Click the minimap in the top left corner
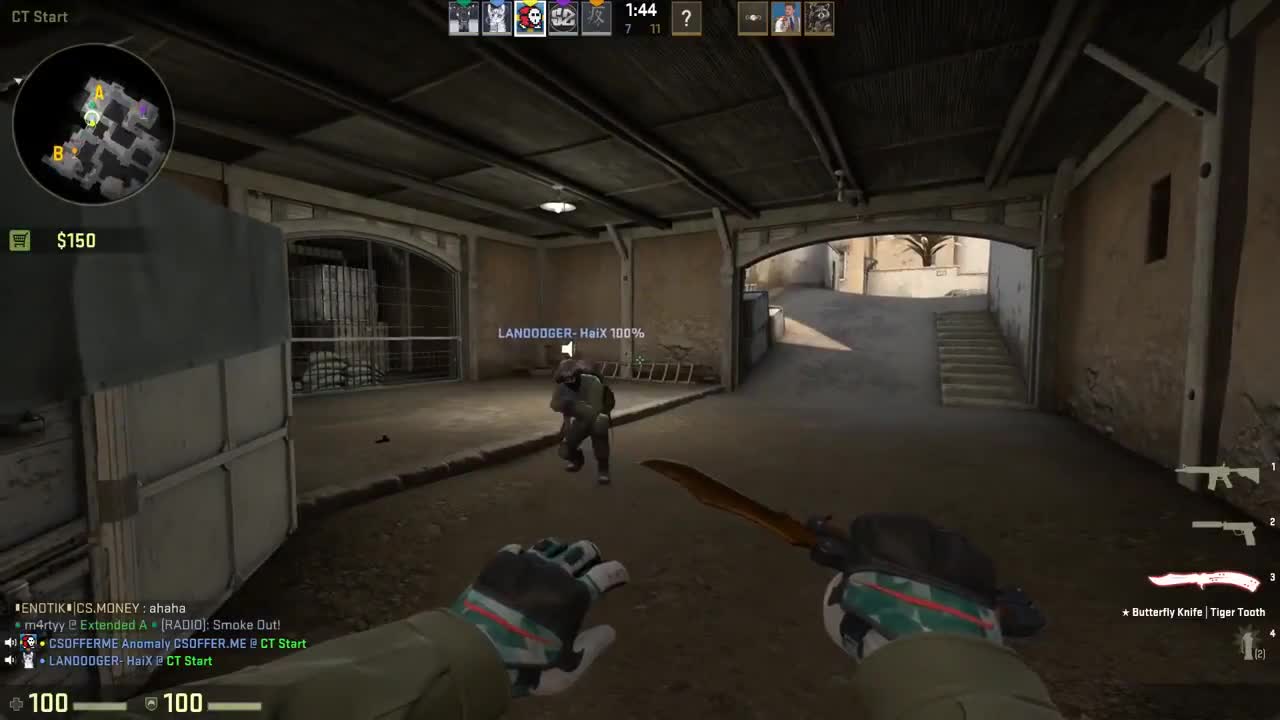The width and height of the screenshot is (1280, 720). point(95,125)
